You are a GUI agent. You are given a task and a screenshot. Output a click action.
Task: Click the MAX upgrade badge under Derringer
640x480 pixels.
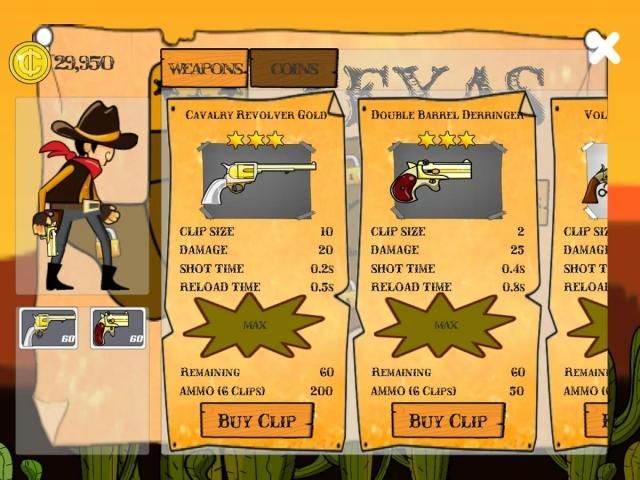pos(446,326)
